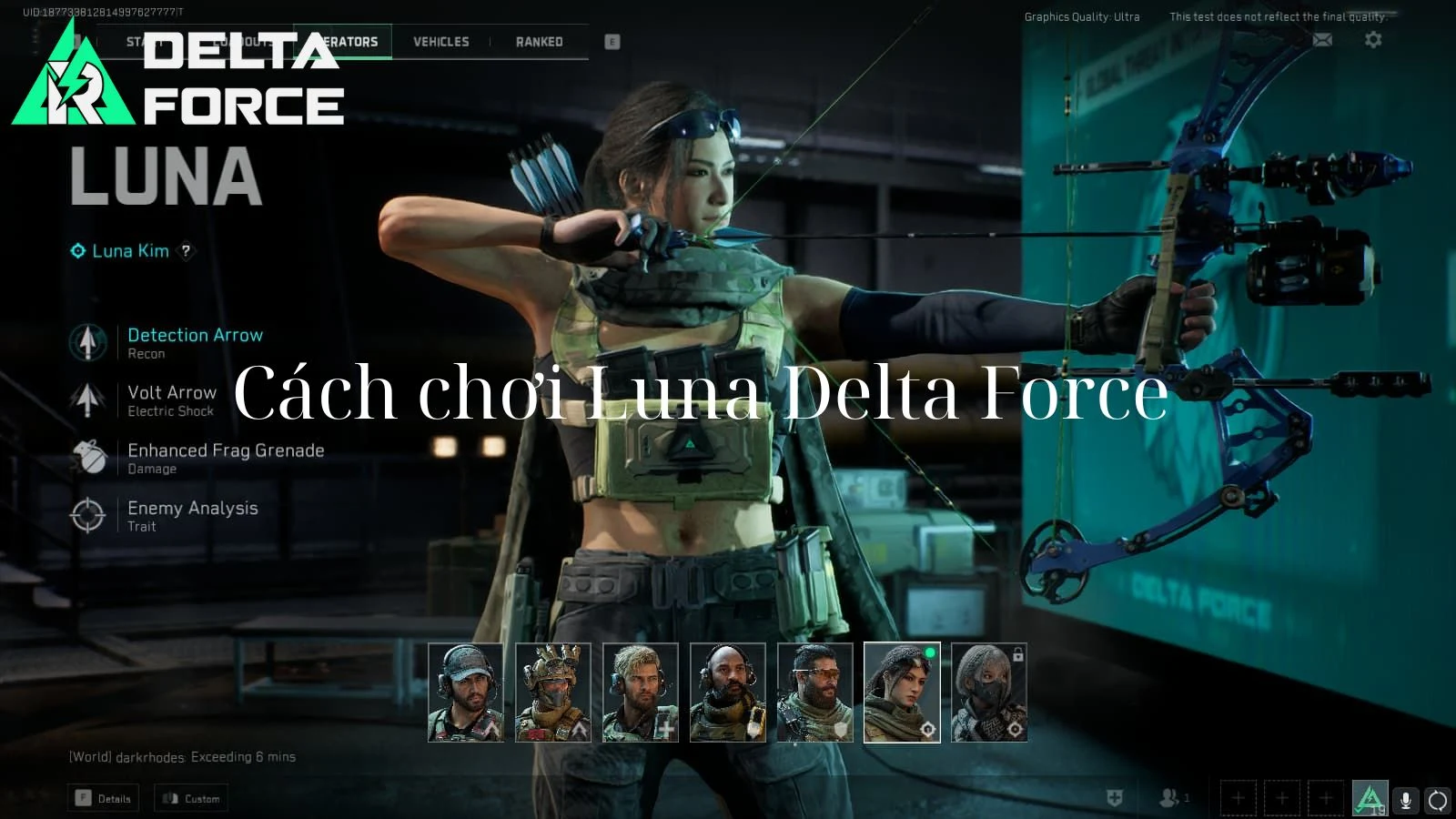Select Luna's highlighted operator portrait
The height and width of the screenshot is (819, 1456).
(902, 693)
